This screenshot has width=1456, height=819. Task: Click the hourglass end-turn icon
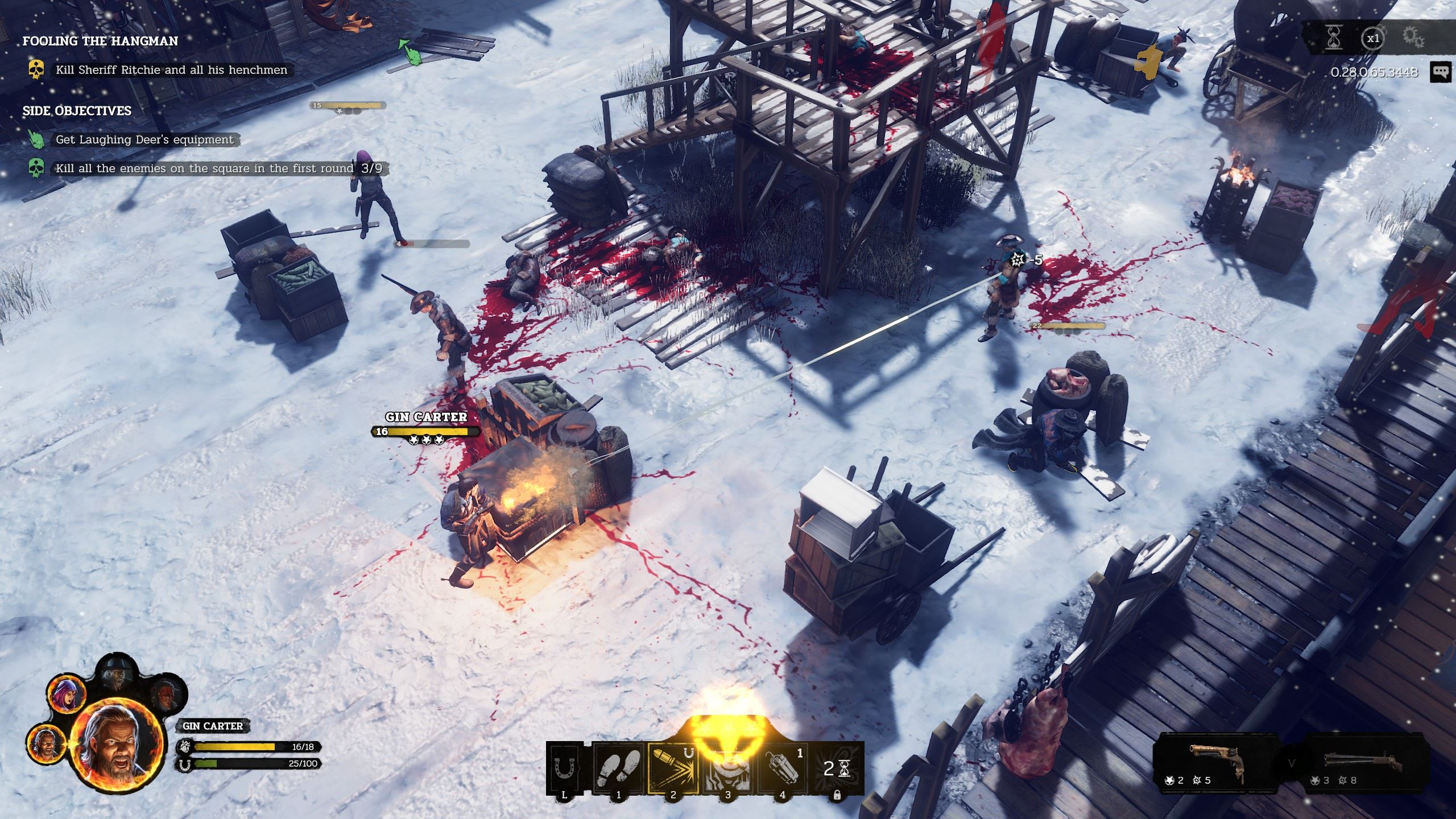(x=1333, y=39)
